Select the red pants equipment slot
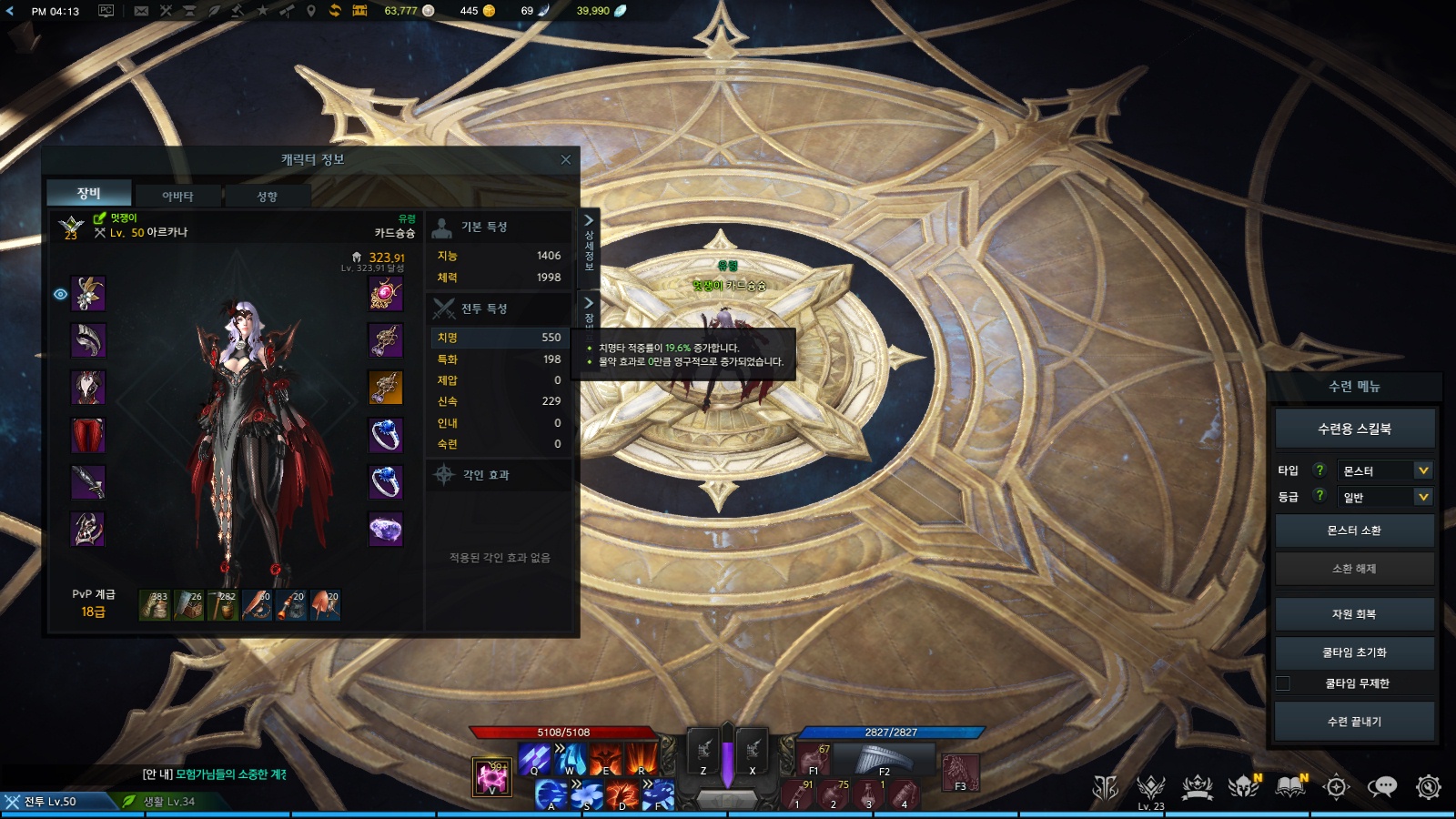This screenshot has height=819, width=1456. 88,435
